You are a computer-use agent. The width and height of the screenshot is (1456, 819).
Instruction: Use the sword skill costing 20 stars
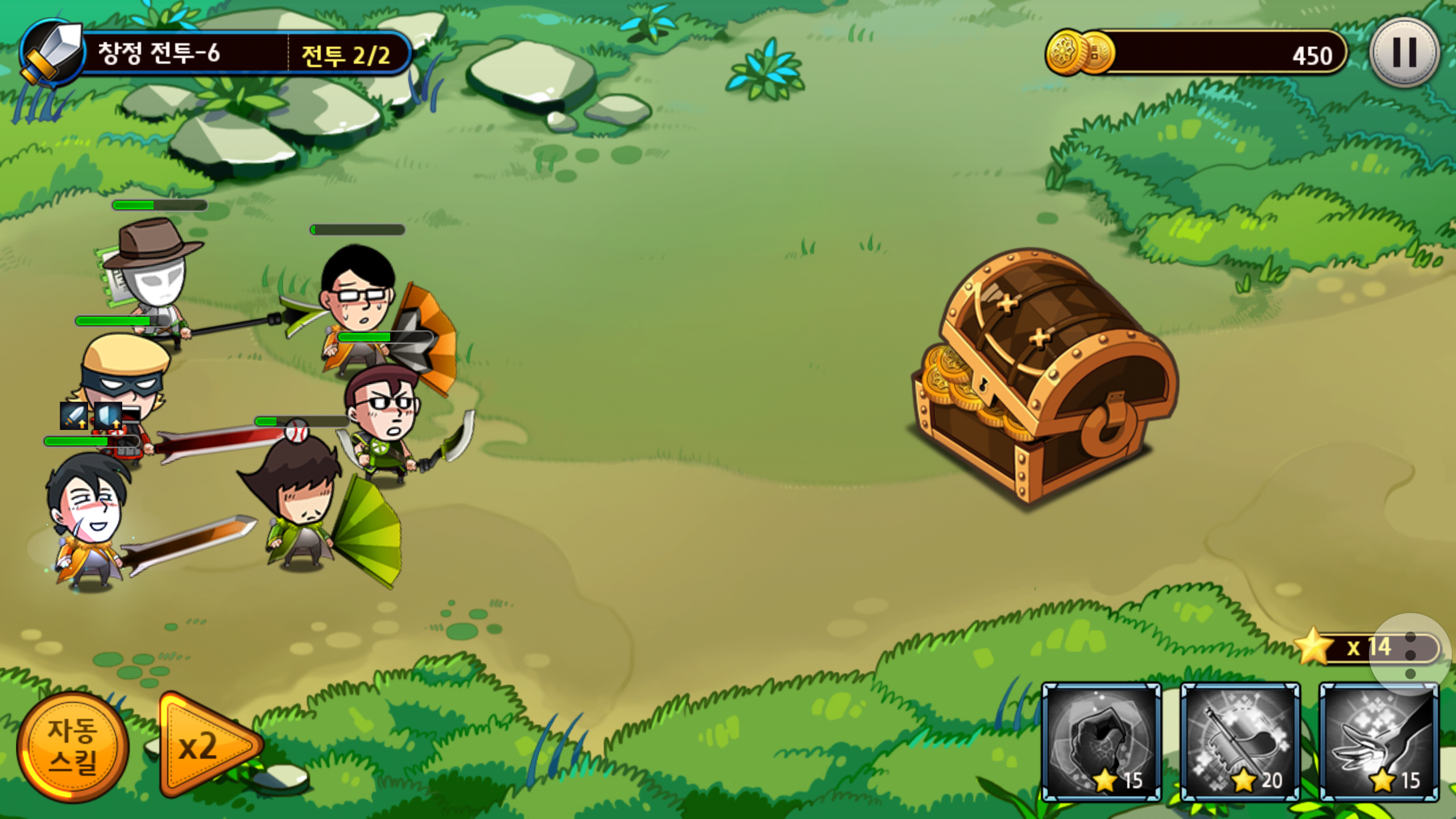(1240, 742)
